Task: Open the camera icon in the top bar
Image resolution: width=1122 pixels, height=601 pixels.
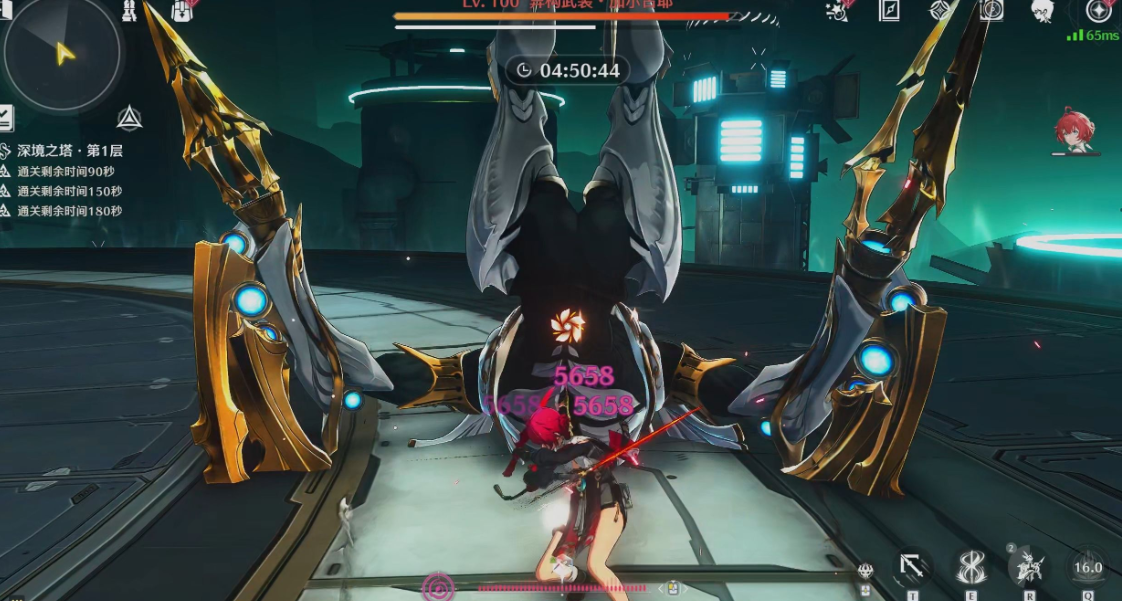Action: click(x=991, y=10)
